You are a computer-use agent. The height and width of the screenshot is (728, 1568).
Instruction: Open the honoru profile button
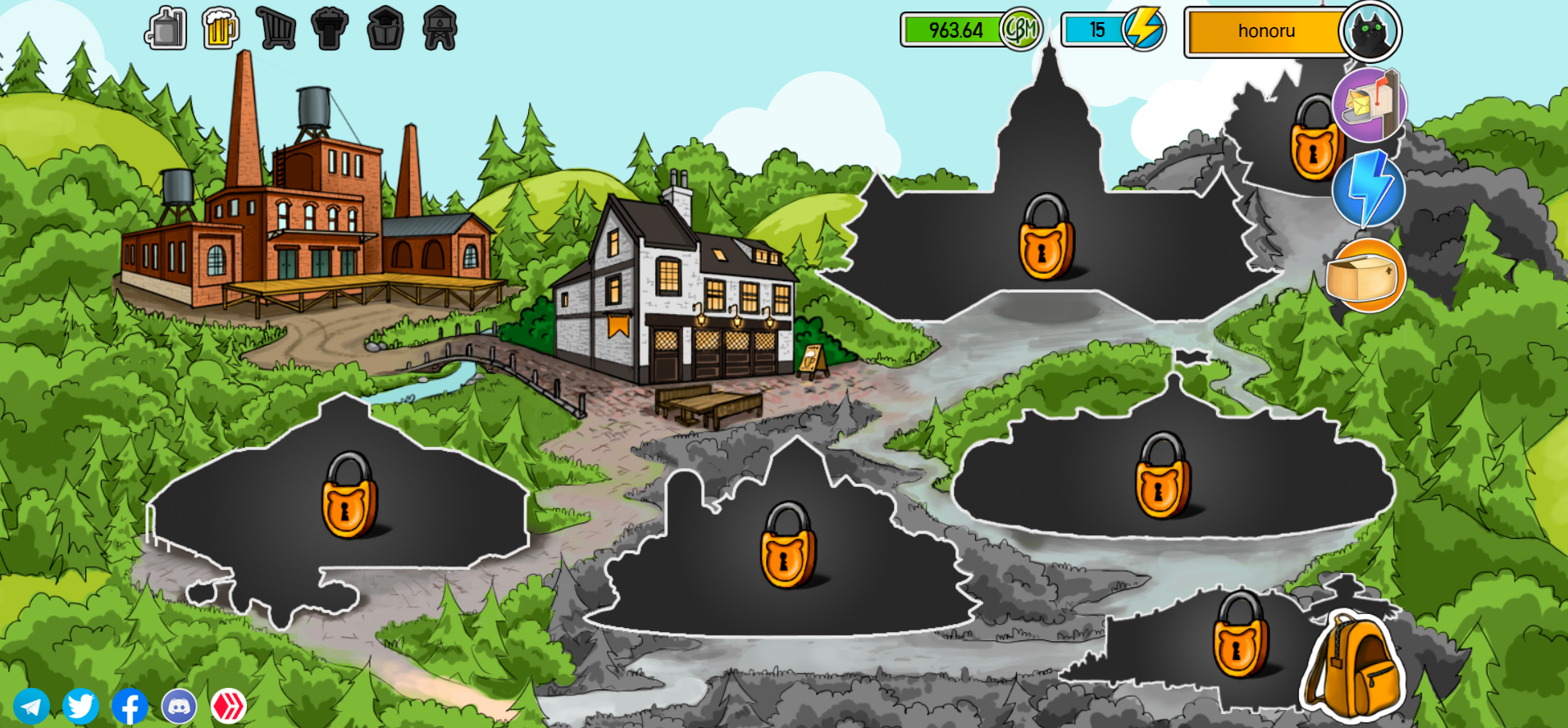tap(1265, 32)
